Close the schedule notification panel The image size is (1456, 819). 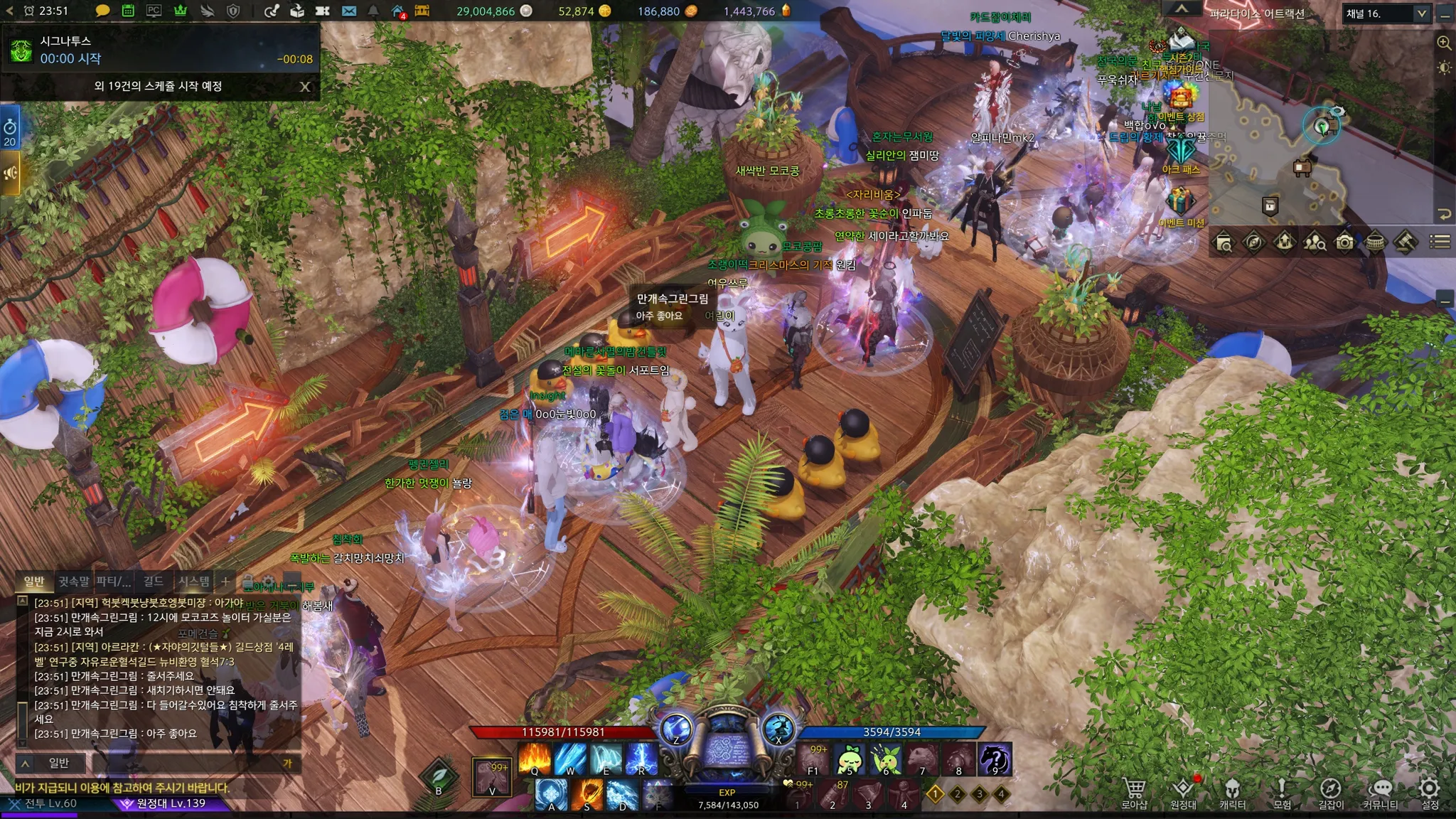305,87
